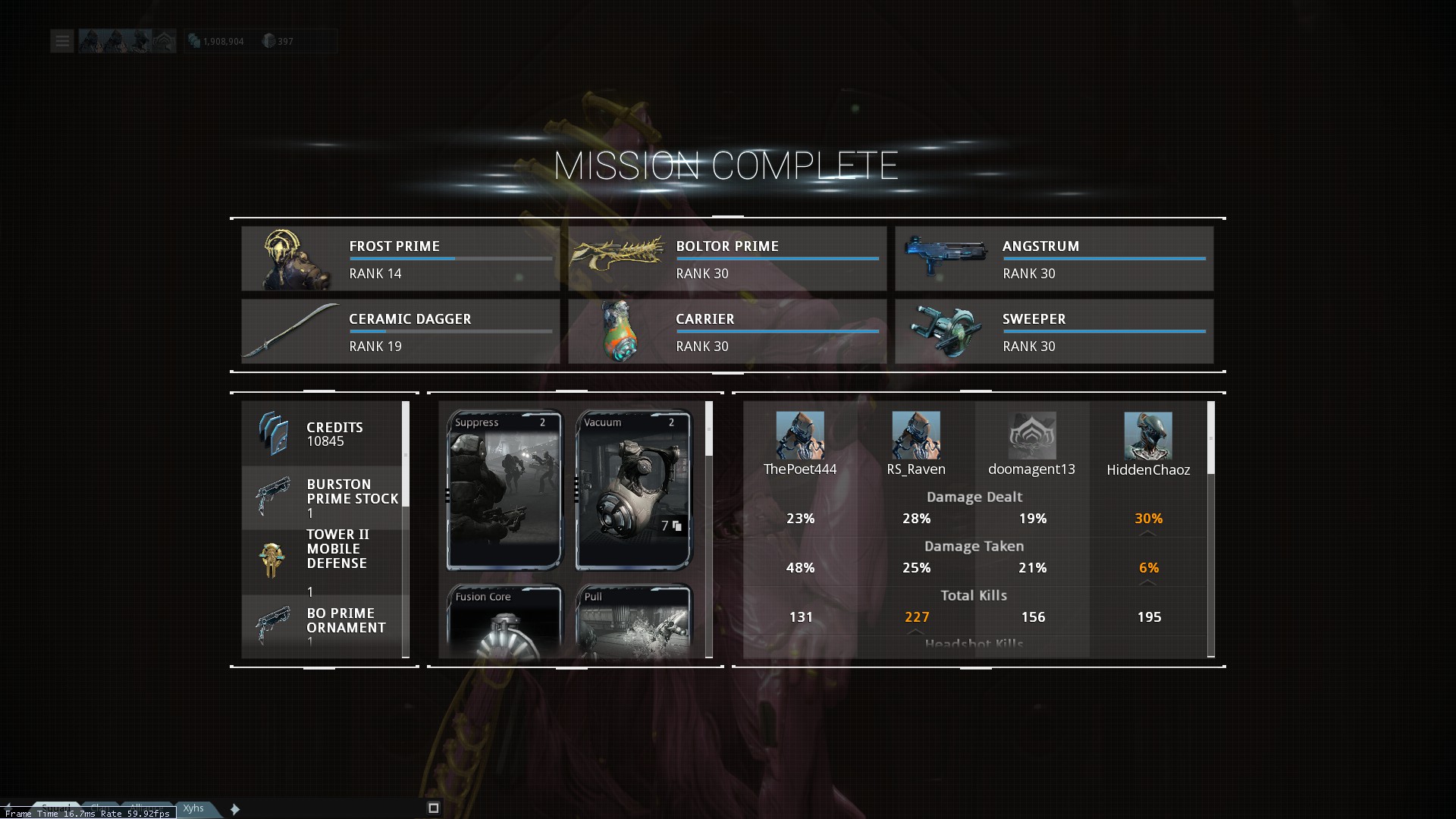
Task: Select the Pull mod card
Action: point(633,620)
